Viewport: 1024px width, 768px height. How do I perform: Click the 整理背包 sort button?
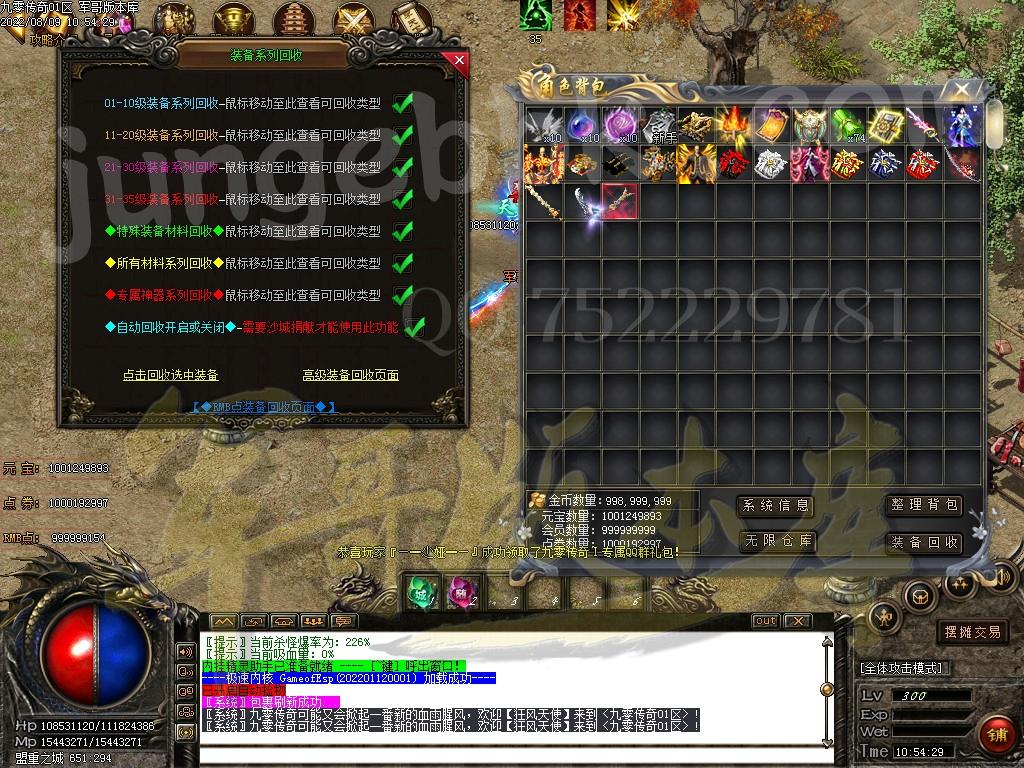pos(924,506)
